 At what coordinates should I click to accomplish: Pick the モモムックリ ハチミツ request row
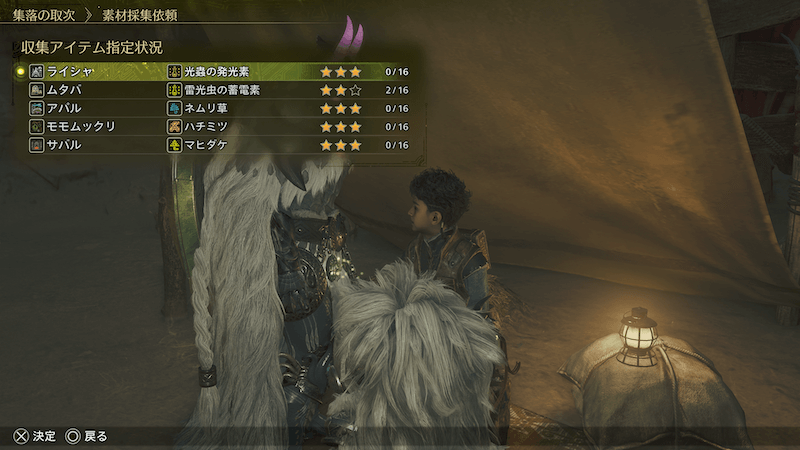(220, 127)
